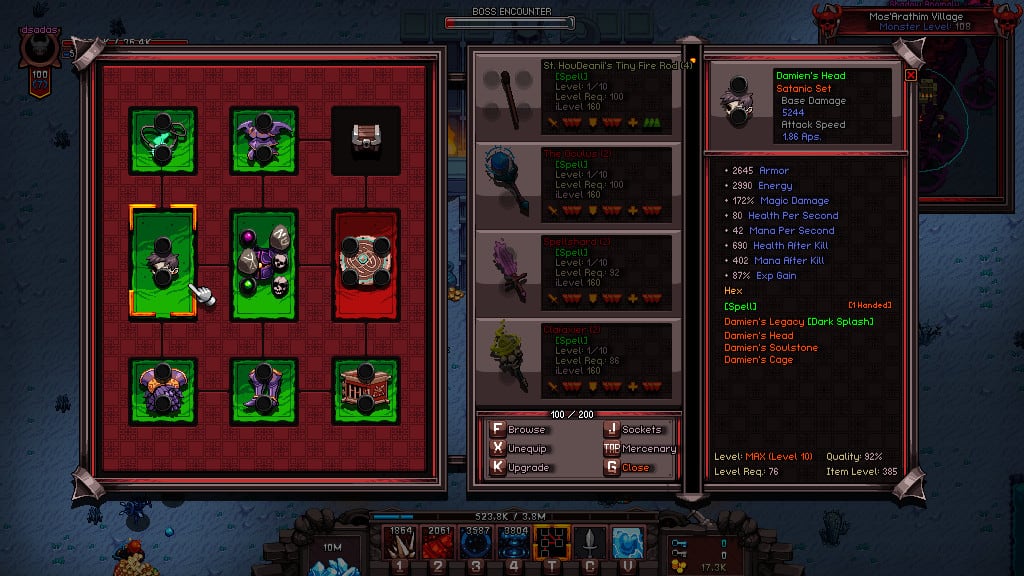This screenshot has width=1024, height=576.
Task: Select the purple winged helmet slot
Action: pos(263,141)
